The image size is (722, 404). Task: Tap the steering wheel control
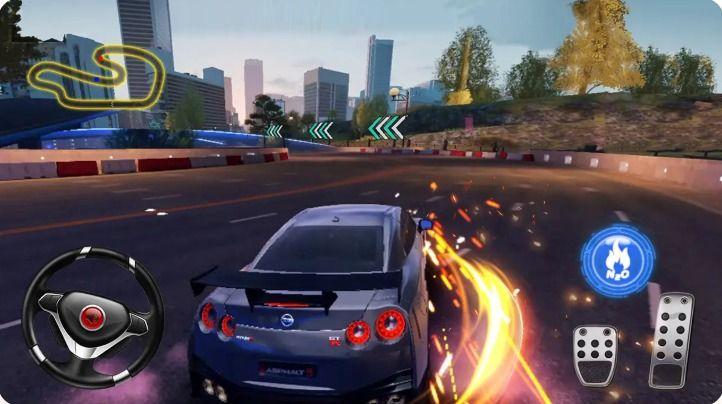coord(93,316)
